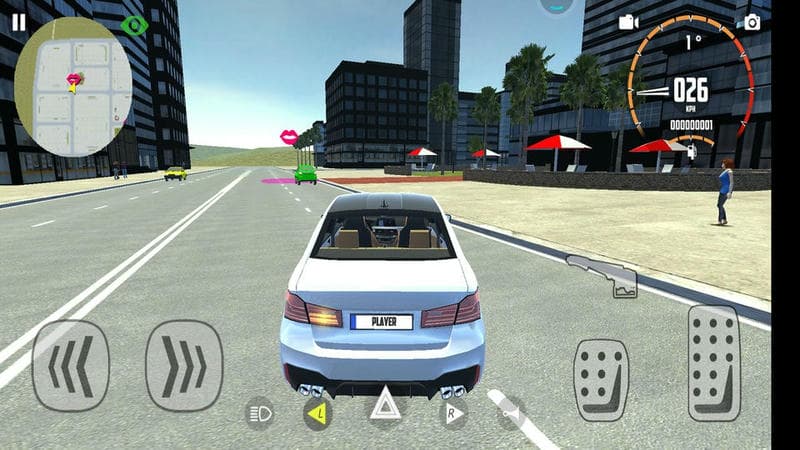Toggle the headlights icon
800x450 pixels.
click(x=260, y=412)
